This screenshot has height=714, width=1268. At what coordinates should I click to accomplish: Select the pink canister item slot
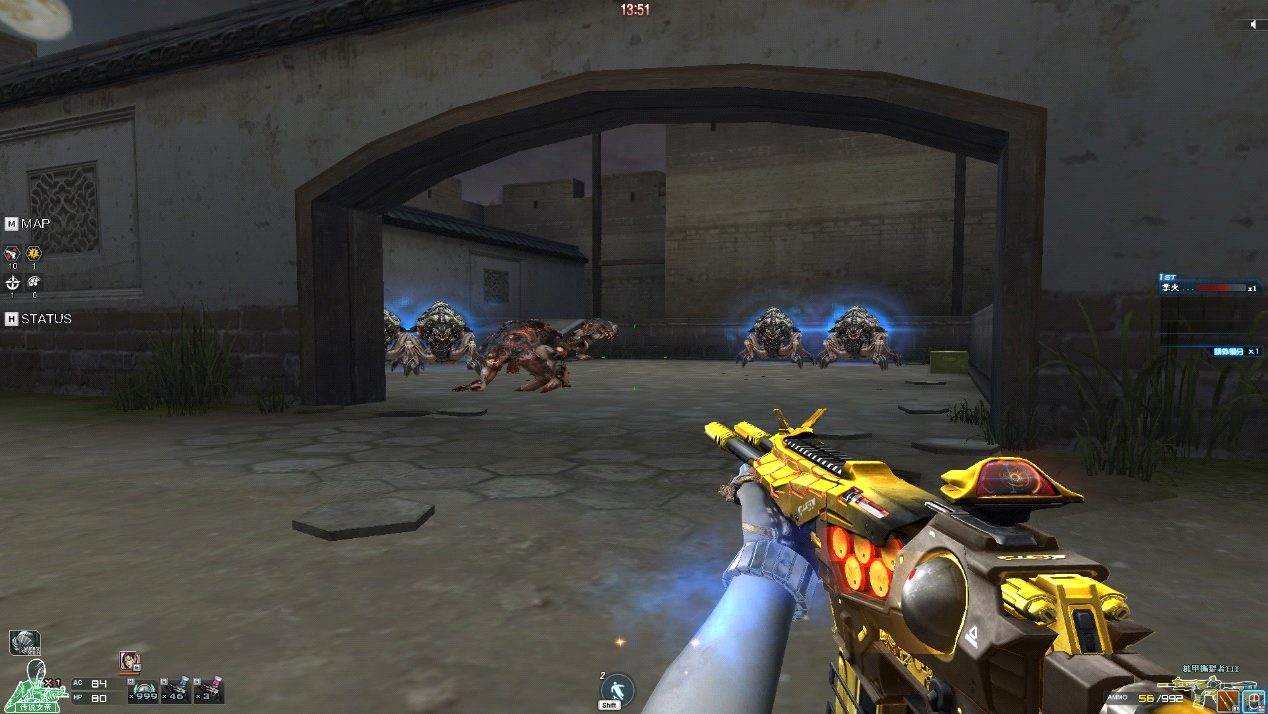209,691
